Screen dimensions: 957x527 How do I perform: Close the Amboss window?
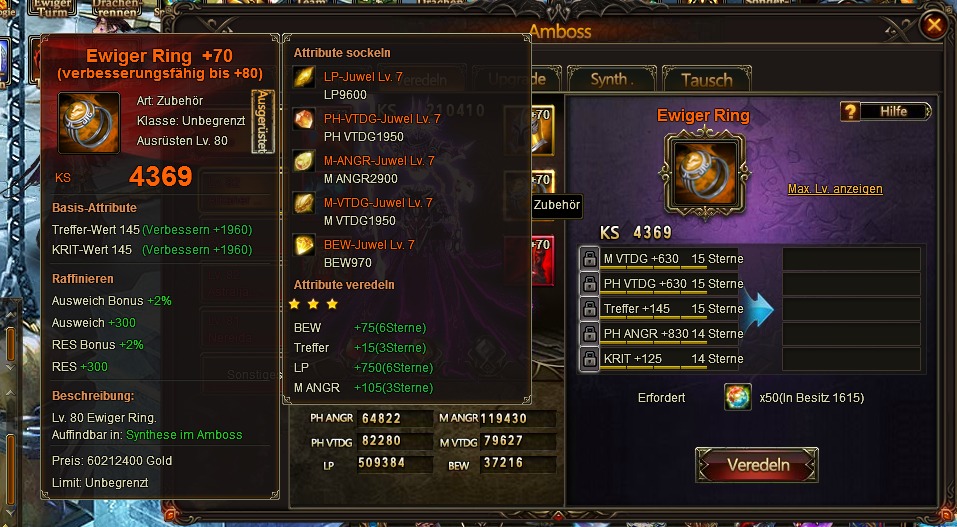tap(934, 25)
